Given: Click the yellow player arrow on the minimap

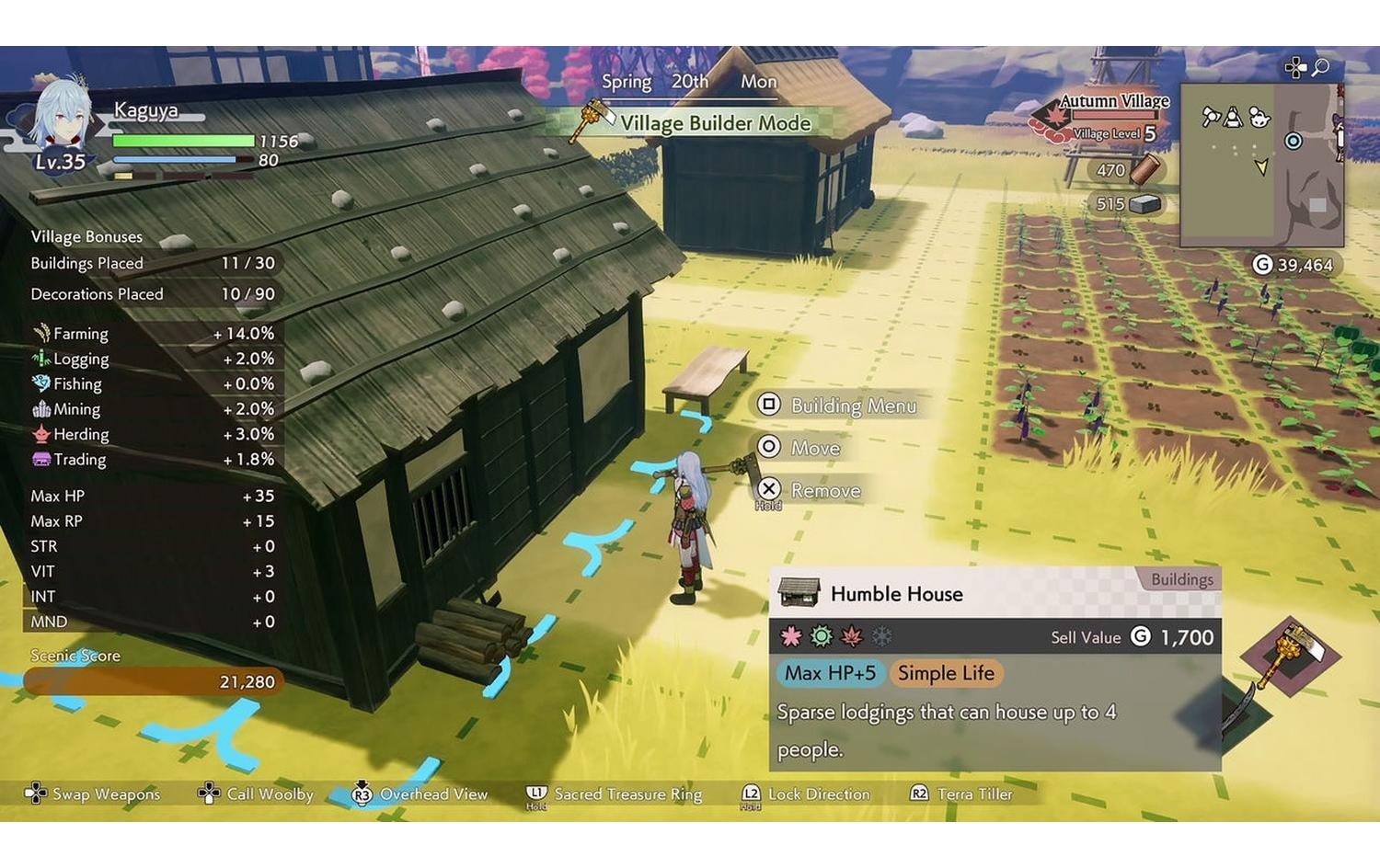Looking at the screenshot, I should (x=1259, y=168).
